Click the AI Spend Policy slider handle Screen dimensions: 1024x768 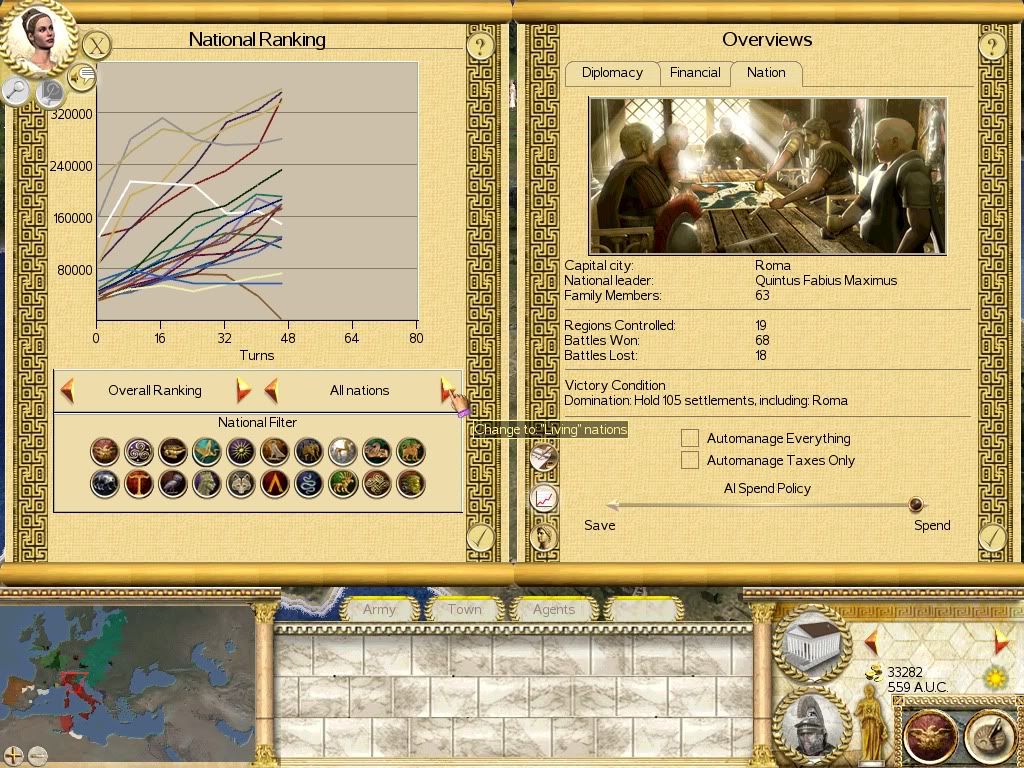(x=915, y=505)
